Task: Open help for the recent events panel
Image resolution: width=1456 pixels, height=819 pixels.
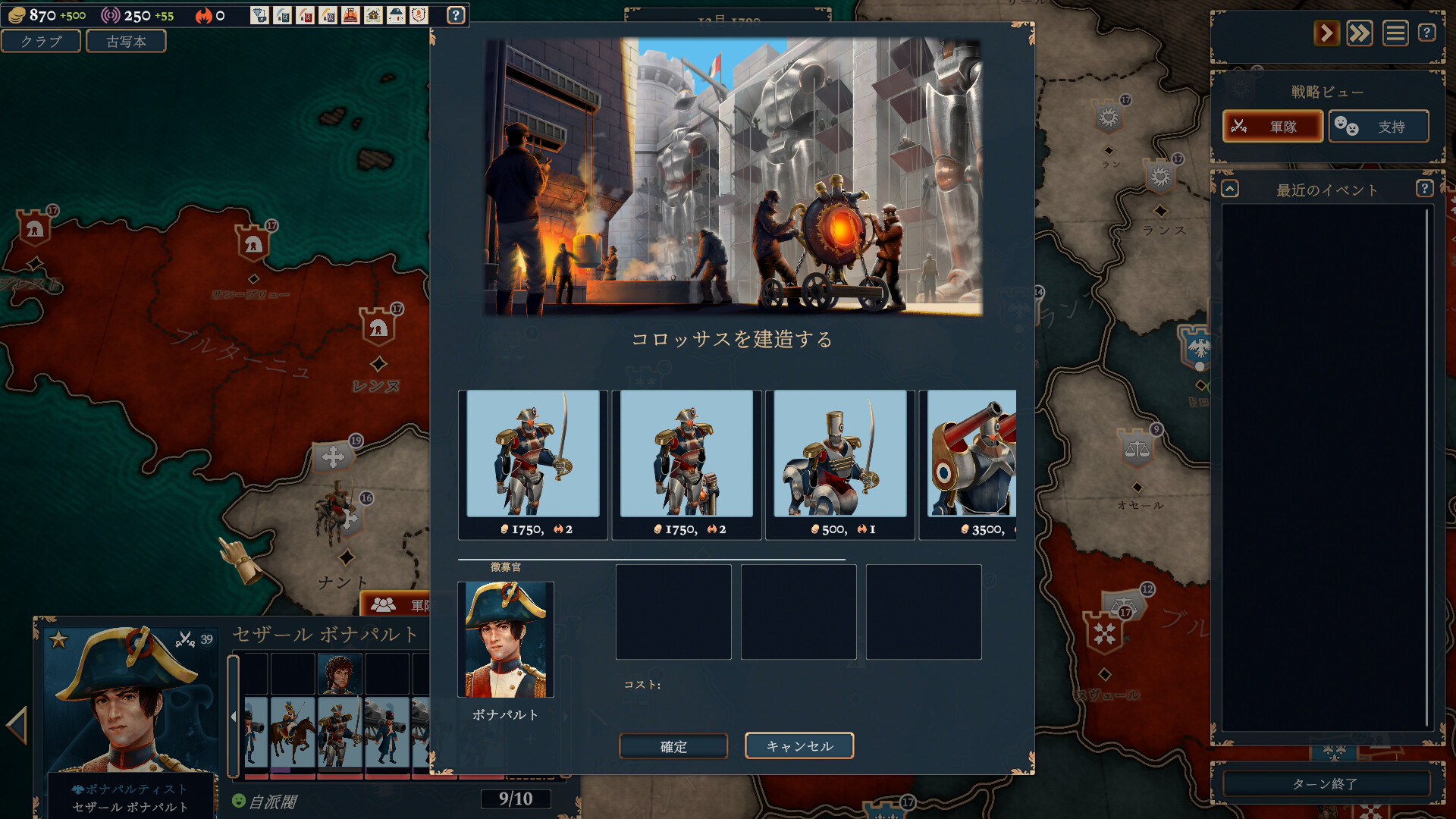Action: click(1424, 189)
